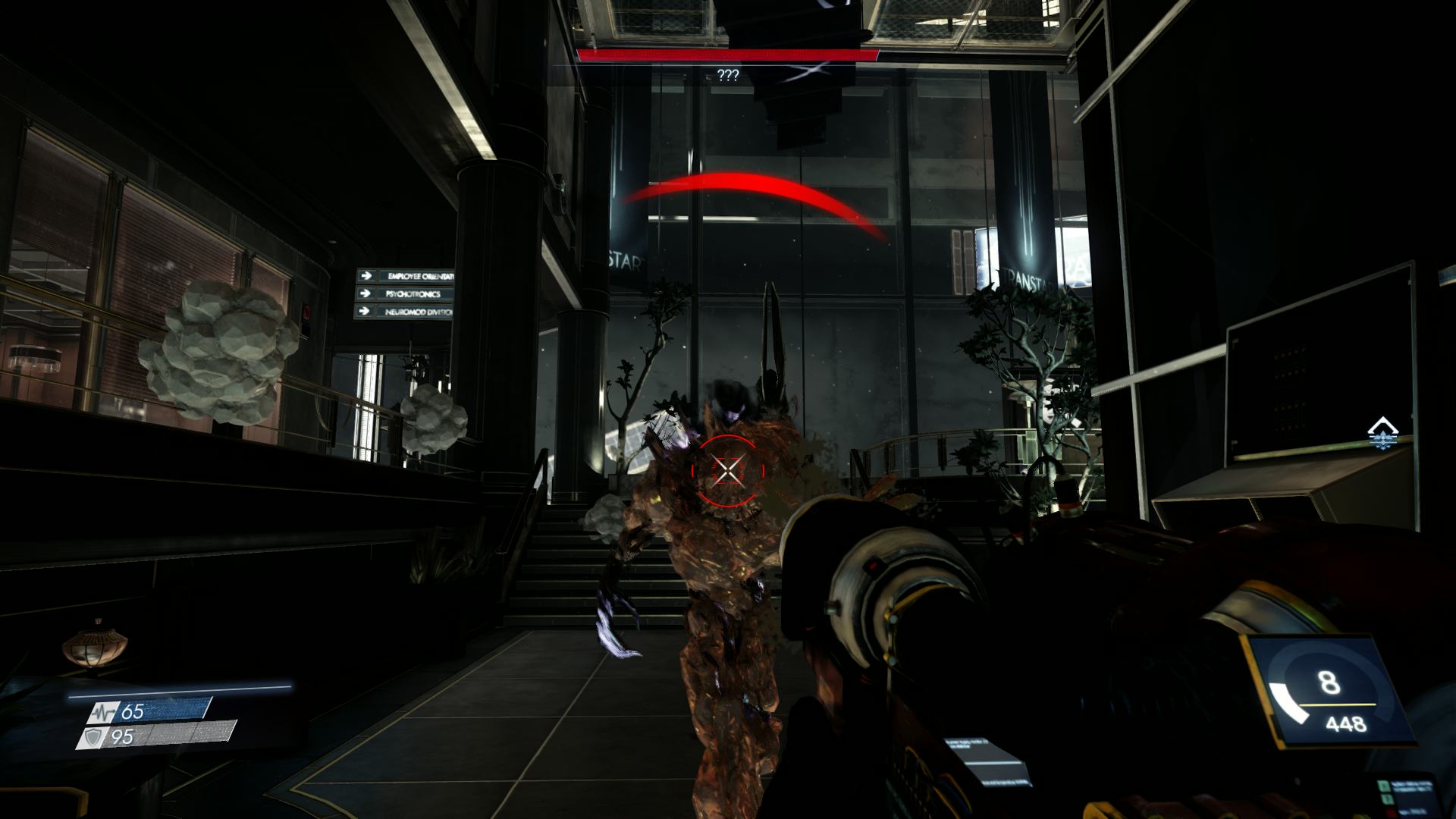Select the arrow icon beside Psychotronics sign
Viewport: 1456px width, 819px height.
367,293
